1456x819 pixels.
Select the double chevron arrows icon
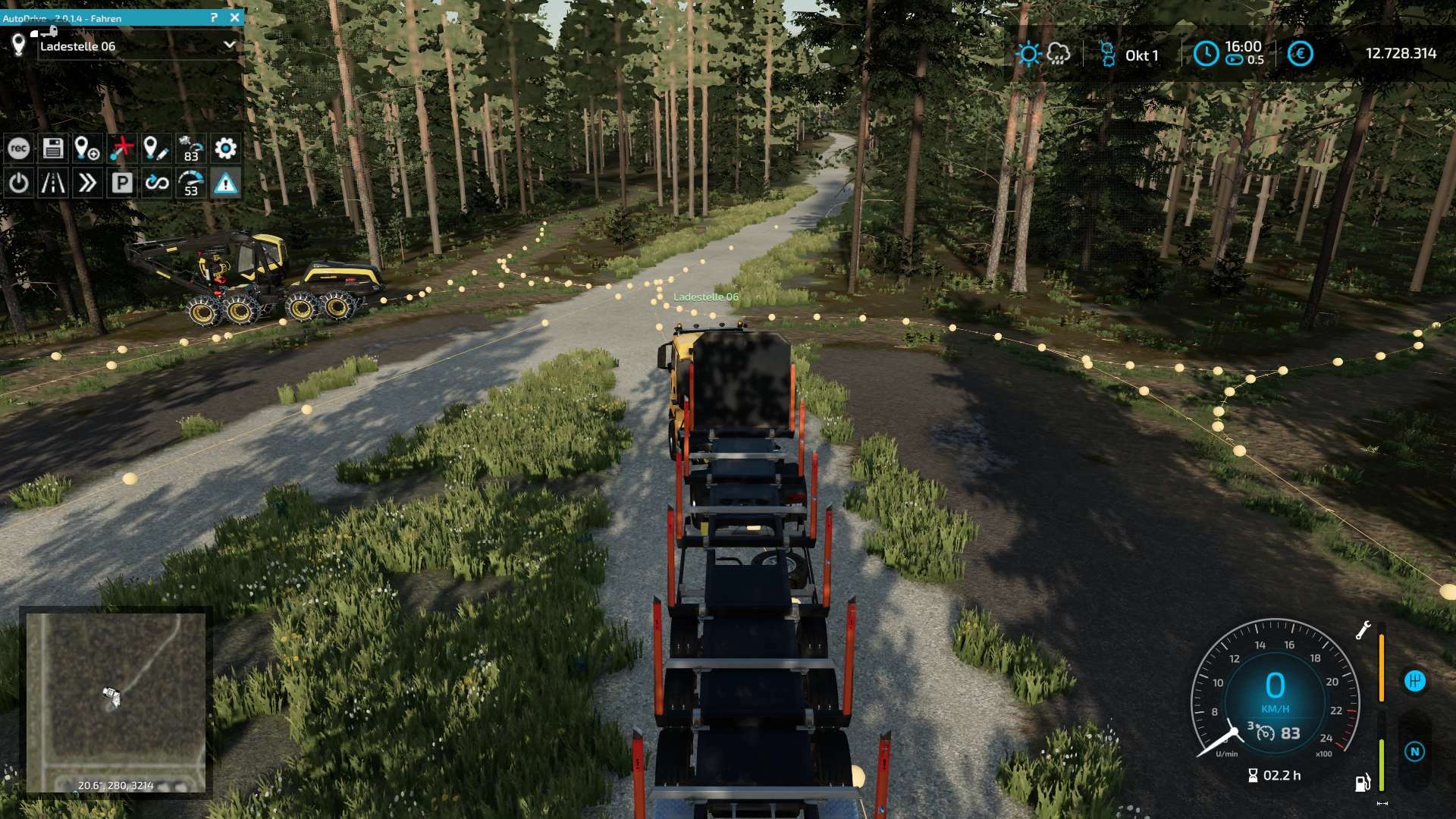point(87,183)
